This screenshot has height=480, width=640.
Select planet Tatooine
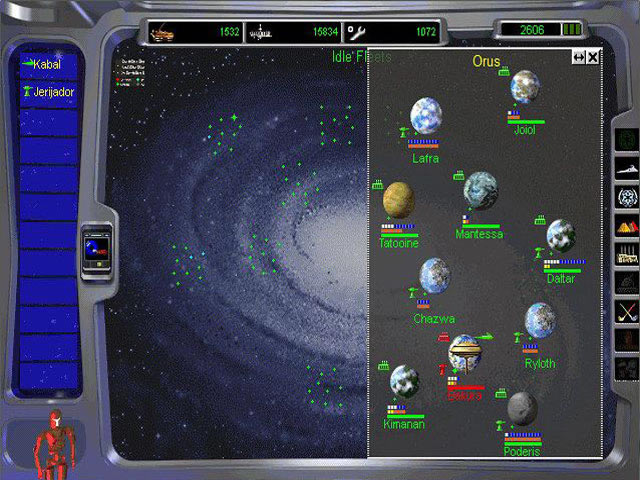pyautogui.click(x=399, y=200)
